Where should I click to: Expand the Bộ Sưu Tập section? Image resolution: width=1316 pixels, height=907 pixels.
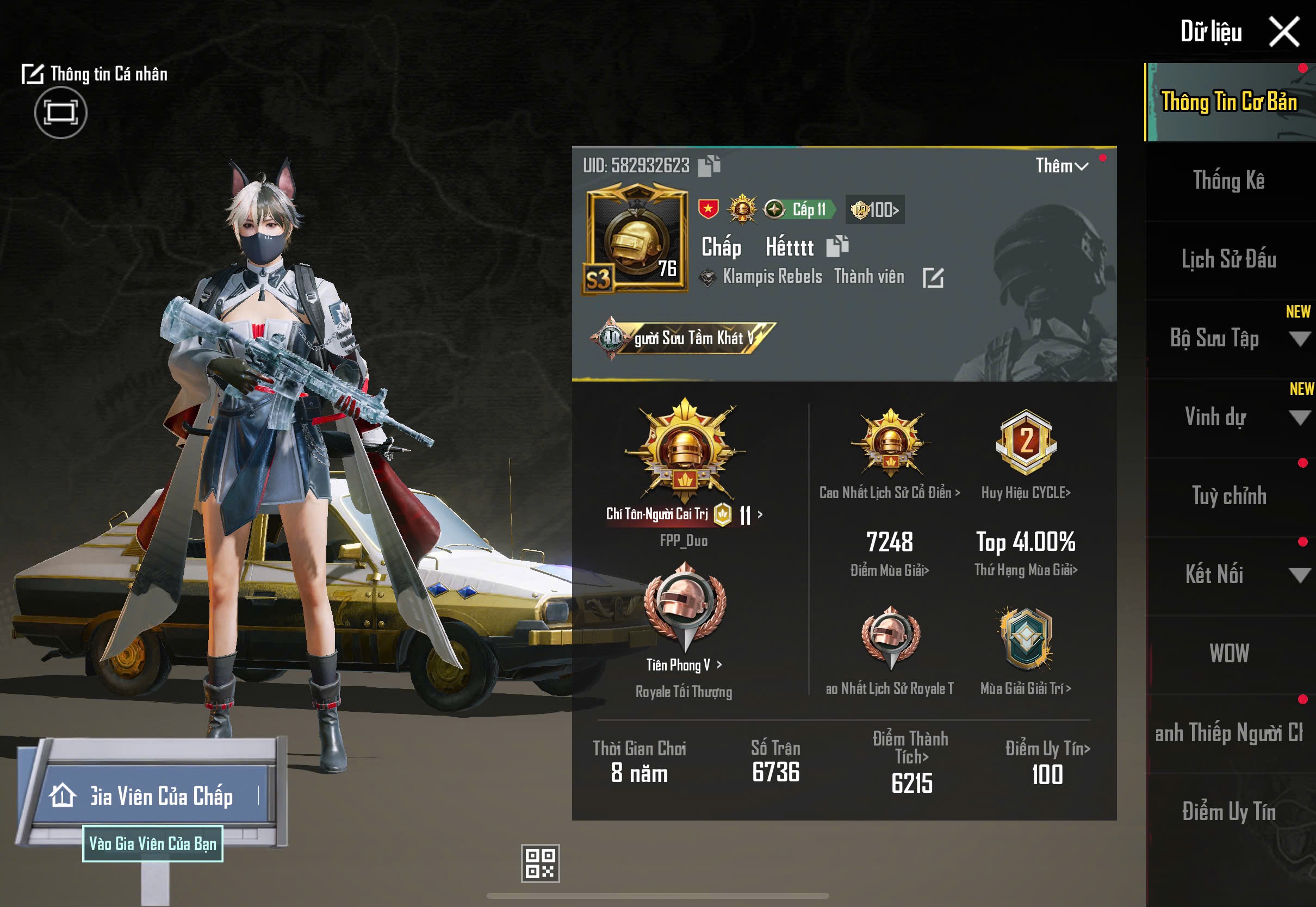point(1298,339)
